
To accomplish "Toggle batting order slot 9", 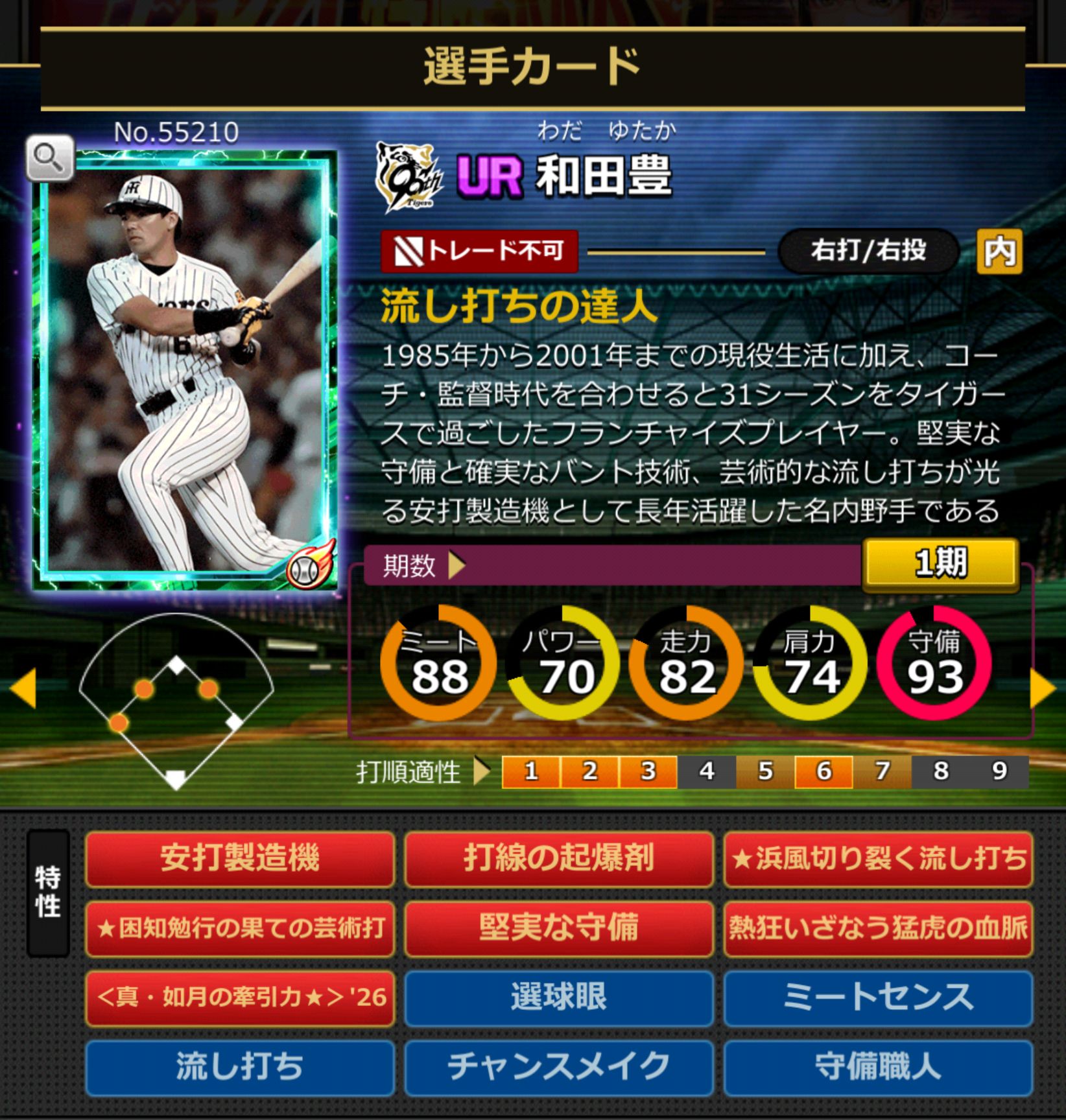I will click(x=999, y=771).
